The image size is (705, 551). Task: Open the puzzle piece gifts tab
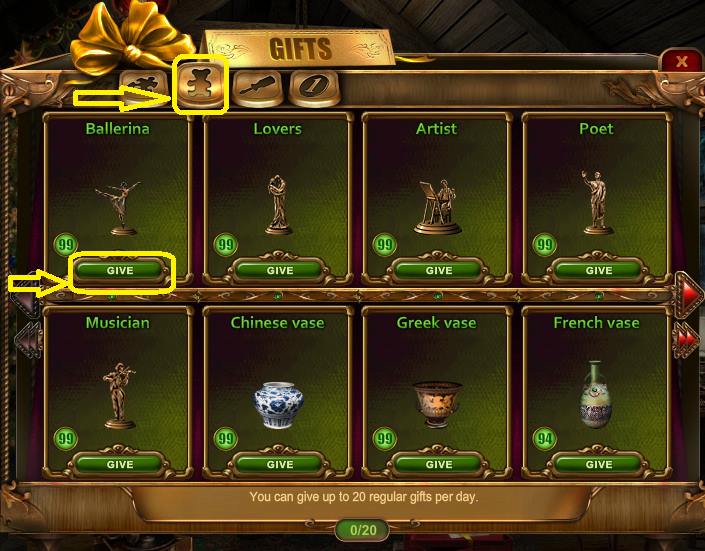(143, 87)
